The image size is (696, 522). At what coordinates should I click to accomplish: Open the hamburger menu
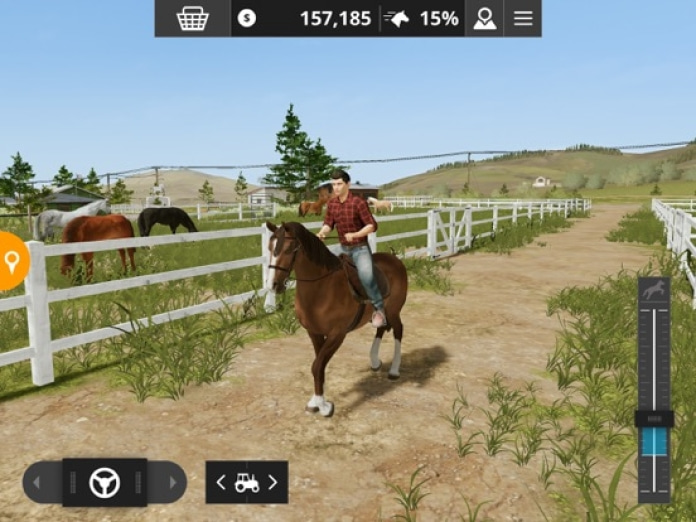pyautogui.click(x=523, y=18)
